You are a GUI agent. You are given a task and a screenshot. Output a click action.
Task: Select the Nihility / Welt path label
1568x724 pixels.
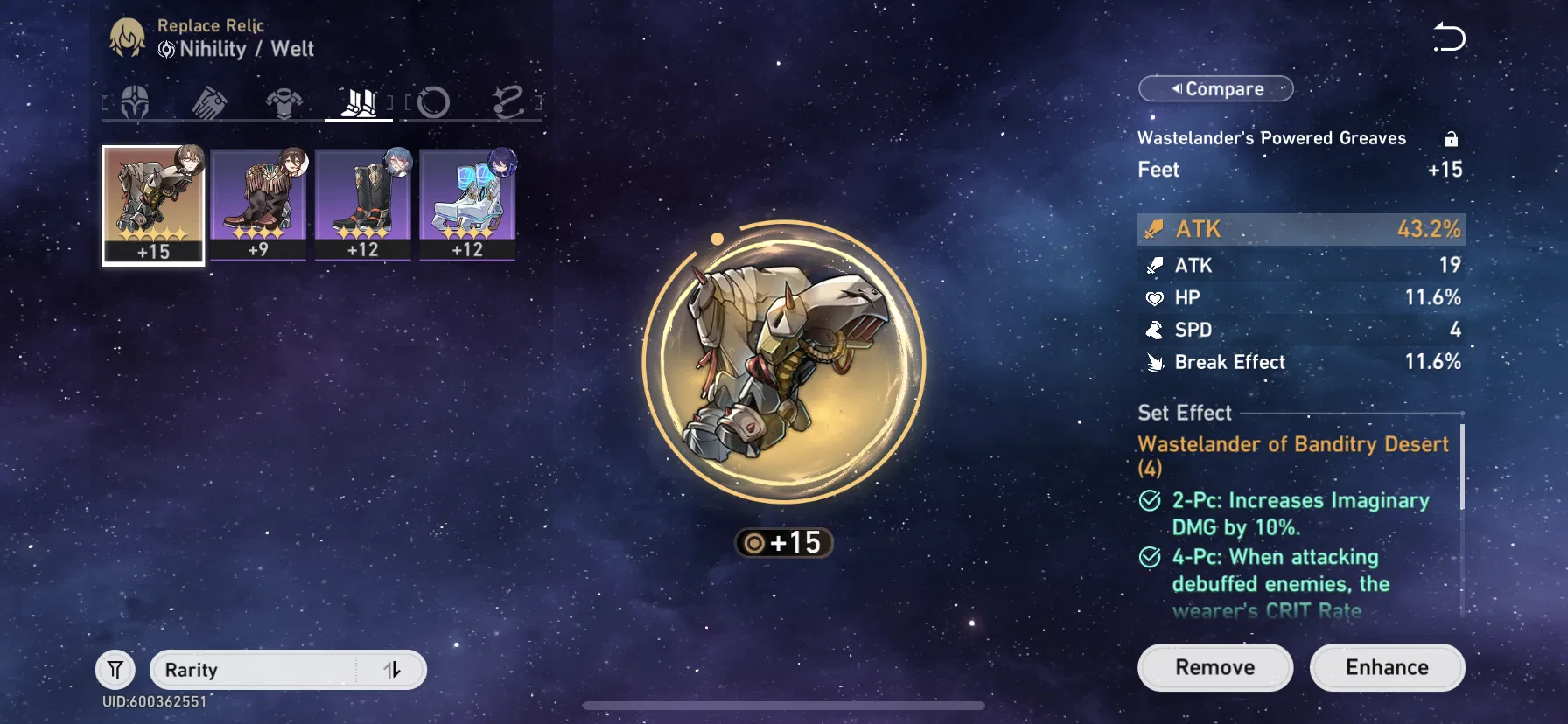click(x=234, y=50)
